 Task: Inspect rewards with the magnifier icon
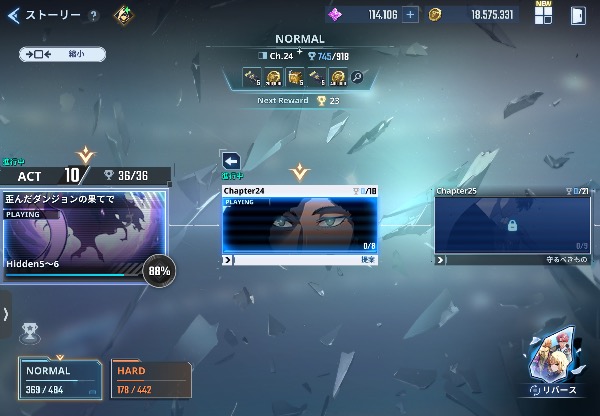(357, 76)
